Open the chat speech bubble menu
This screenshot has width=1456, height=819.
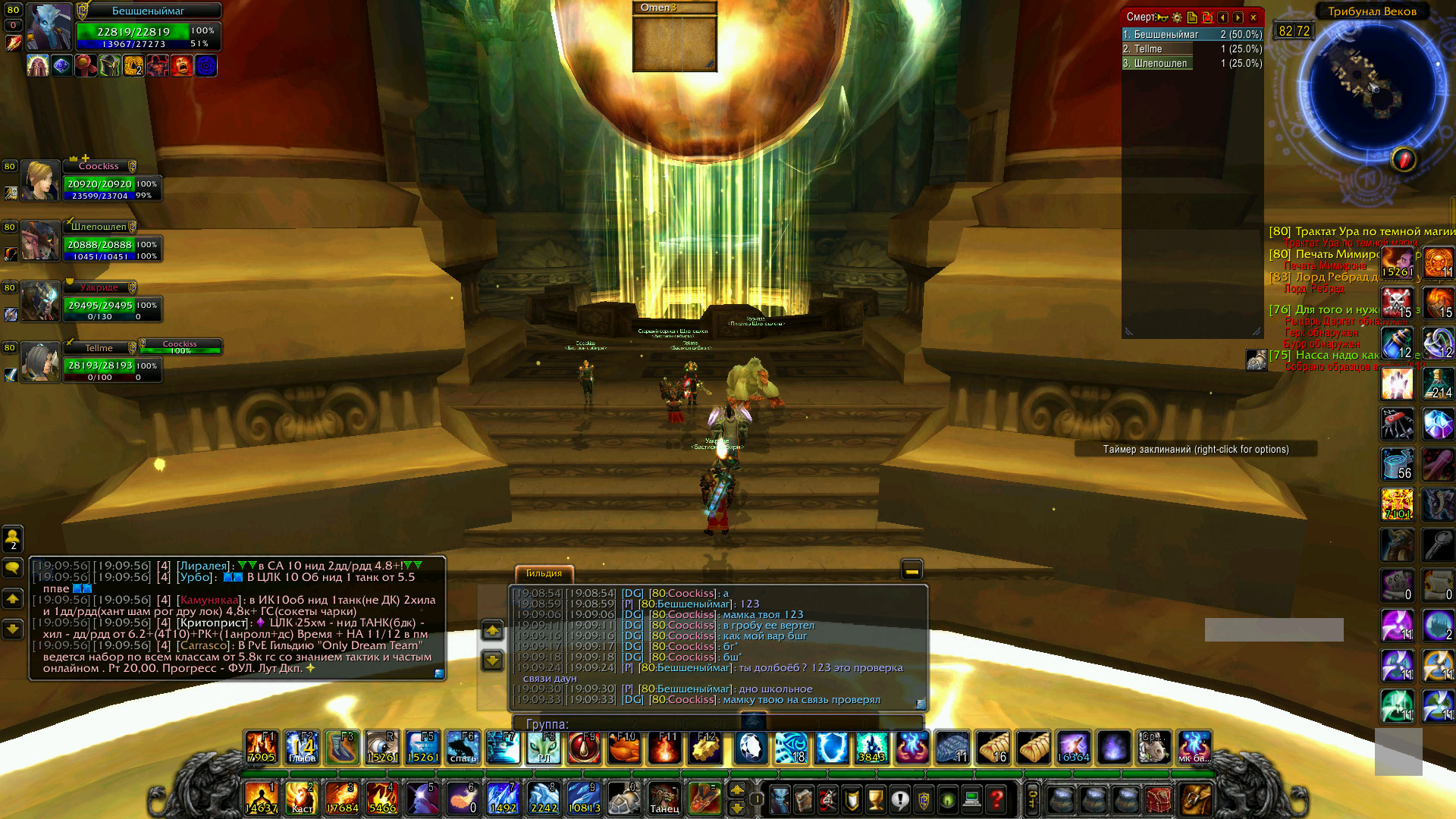click(x=13, y=568)
